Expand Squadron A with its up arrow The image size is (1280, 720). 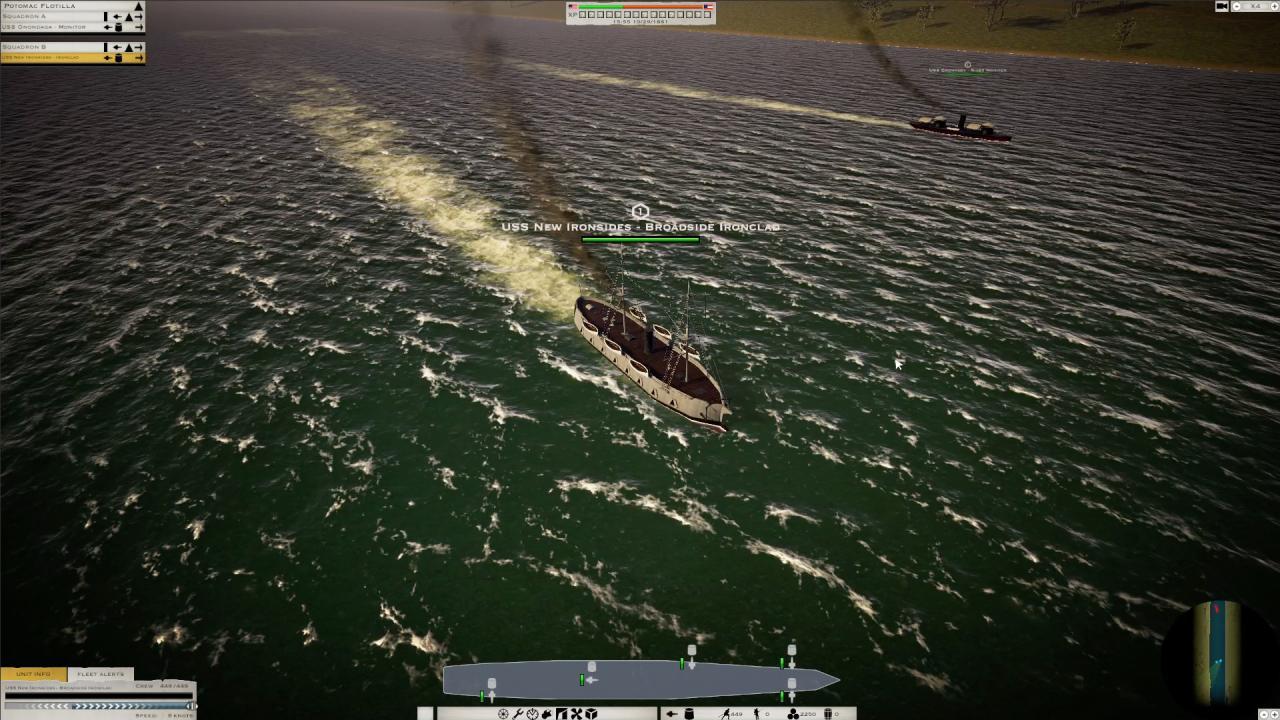(x=129, y=17)
